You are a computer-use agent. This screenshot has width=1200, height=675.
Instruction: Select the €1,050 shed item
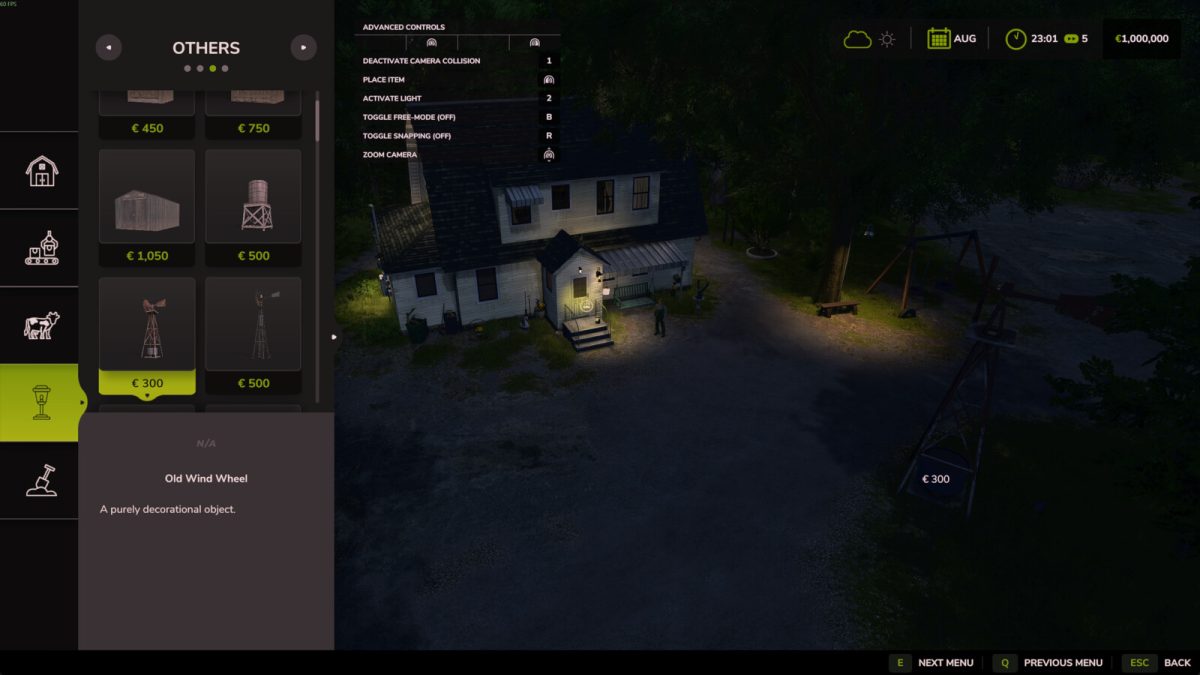tap(147, 210)
